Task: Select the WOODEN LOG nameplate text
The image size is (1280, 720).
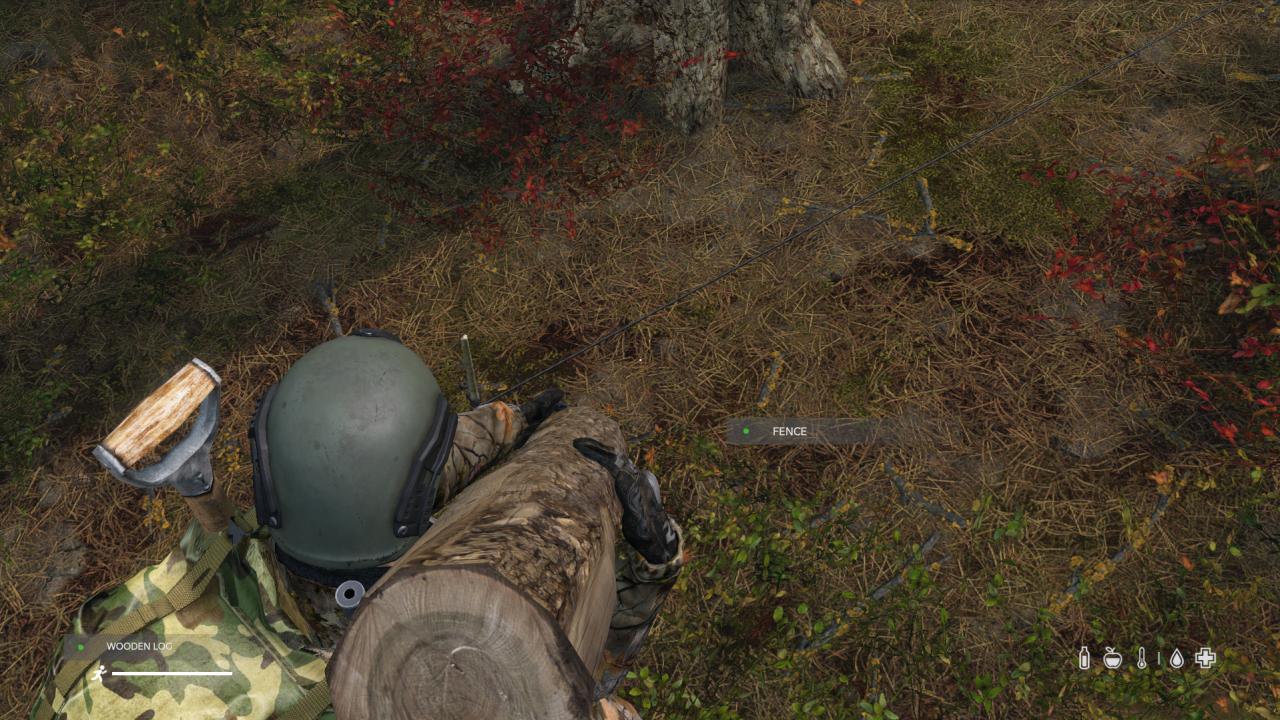Action: click(139, 646)
